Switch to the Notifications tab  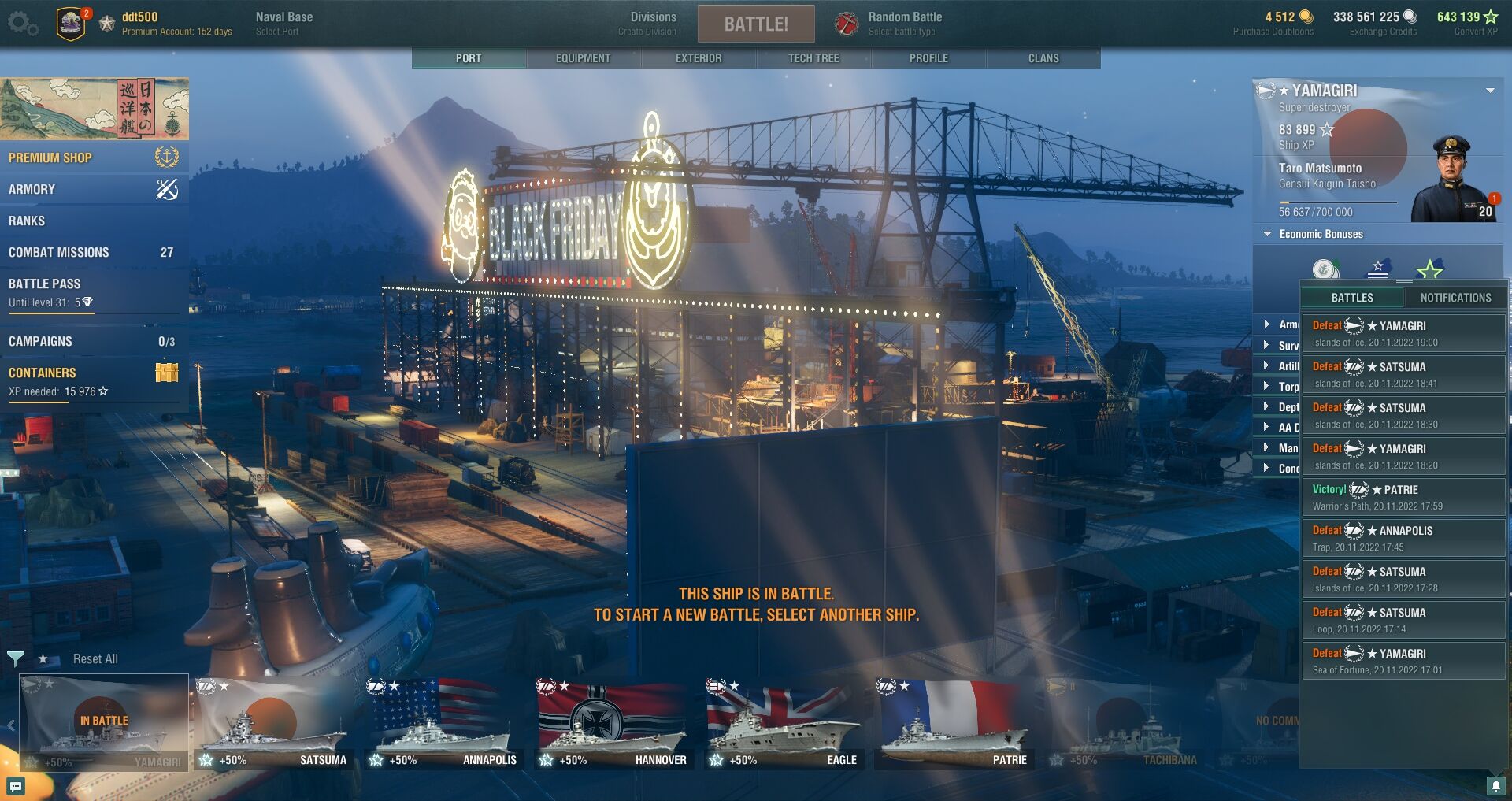click(1455, 298)
